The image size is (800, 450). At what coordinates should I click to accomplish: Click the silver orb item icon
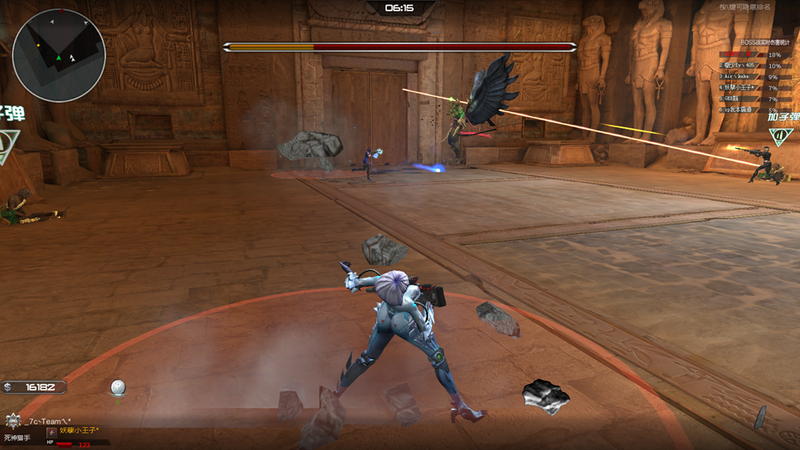pos(118,387)
